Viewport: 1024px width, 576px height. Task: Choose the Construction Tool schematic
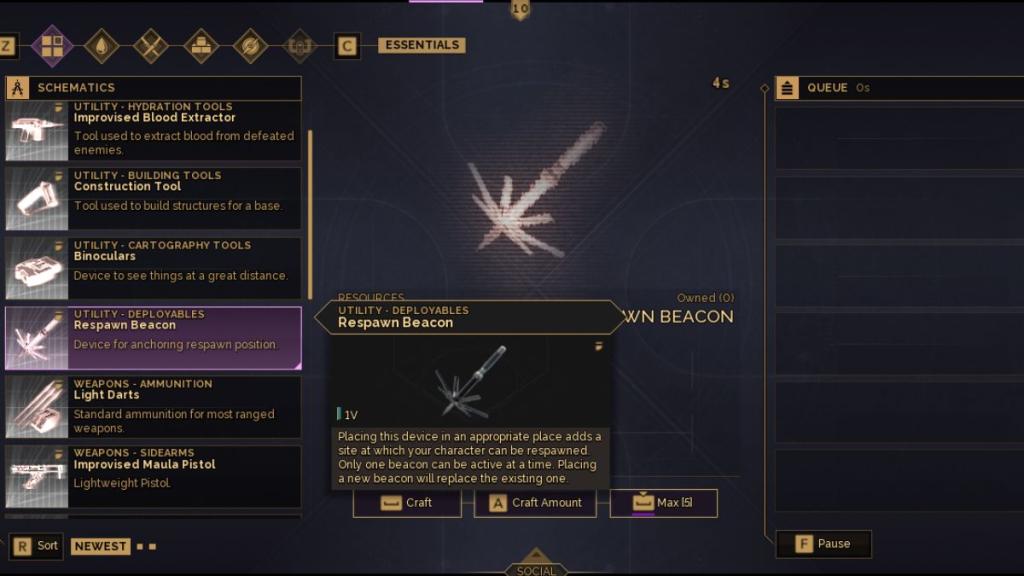[x=153, y=198]
